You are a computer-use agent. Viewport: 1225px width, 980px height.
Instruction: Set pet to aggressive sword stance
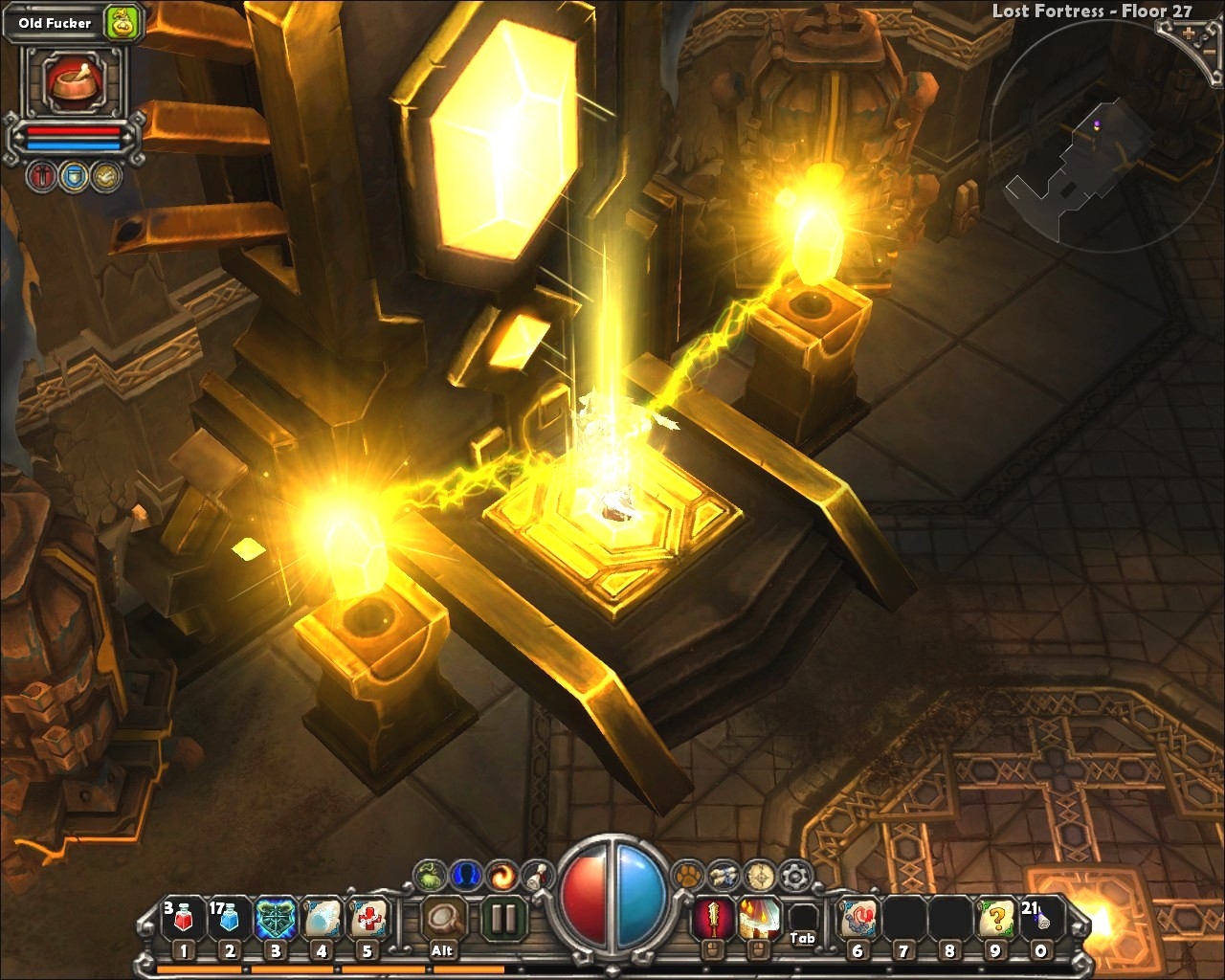[43, 175]
